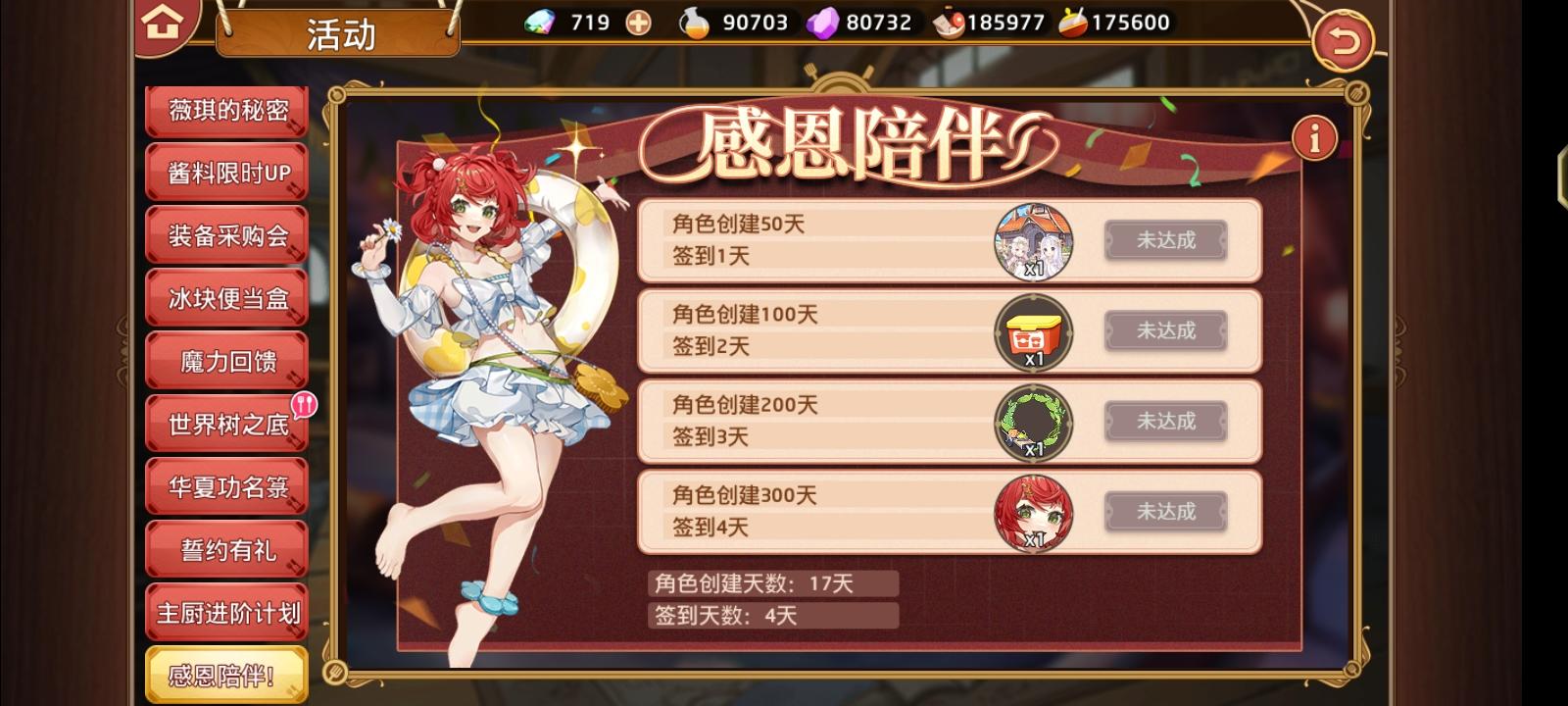View the house reward icon for 50-day milestone

pyautogui.click(x=1032, y=240)
